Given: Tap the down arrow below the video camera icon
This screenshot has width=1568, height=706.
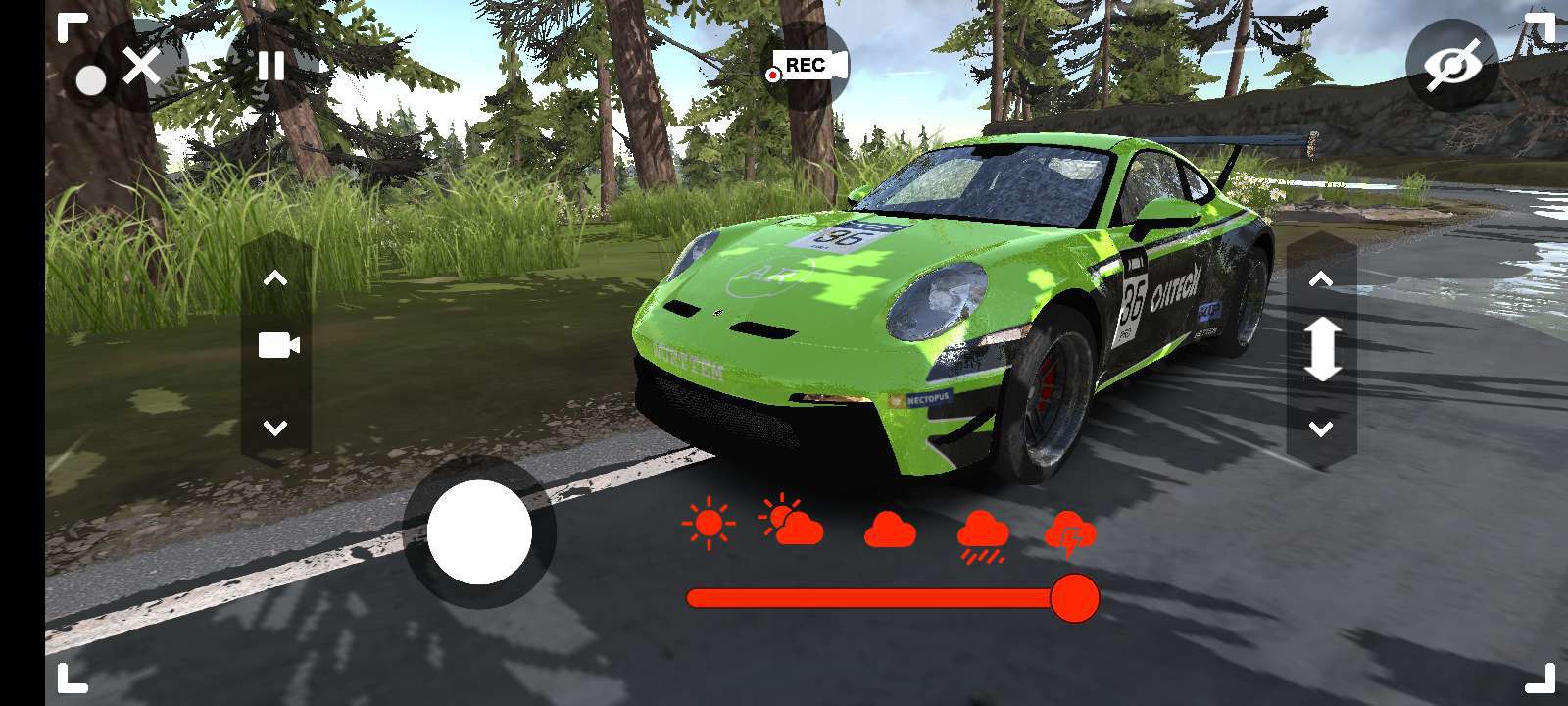Looking at the screenshot, I should pyautogui.click(x=275, y=428).
